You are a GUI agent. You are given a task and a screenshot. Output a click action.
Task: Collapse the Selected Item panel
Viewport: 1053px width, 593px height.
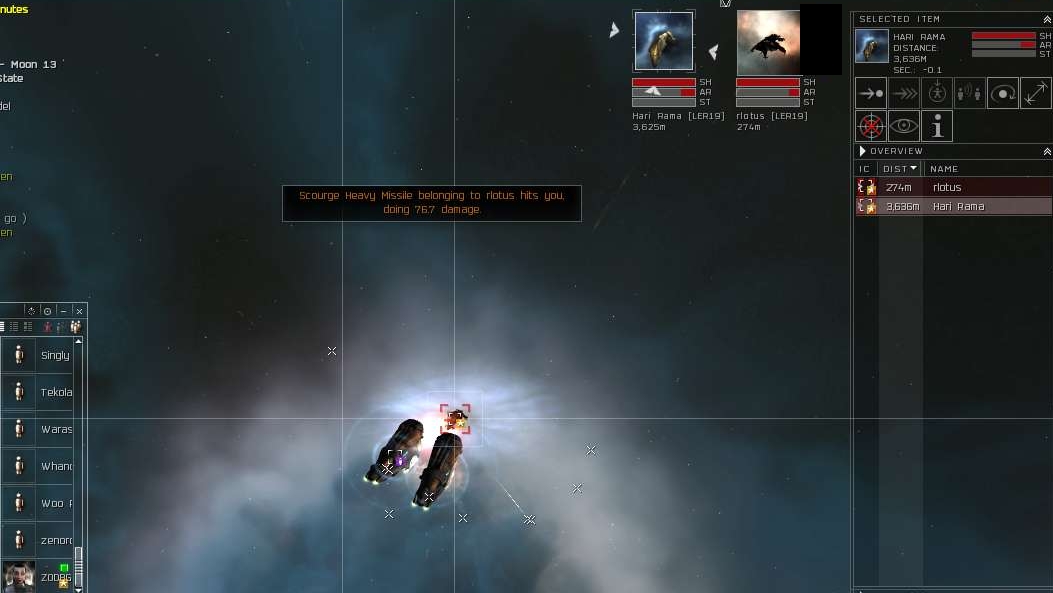1047,19
